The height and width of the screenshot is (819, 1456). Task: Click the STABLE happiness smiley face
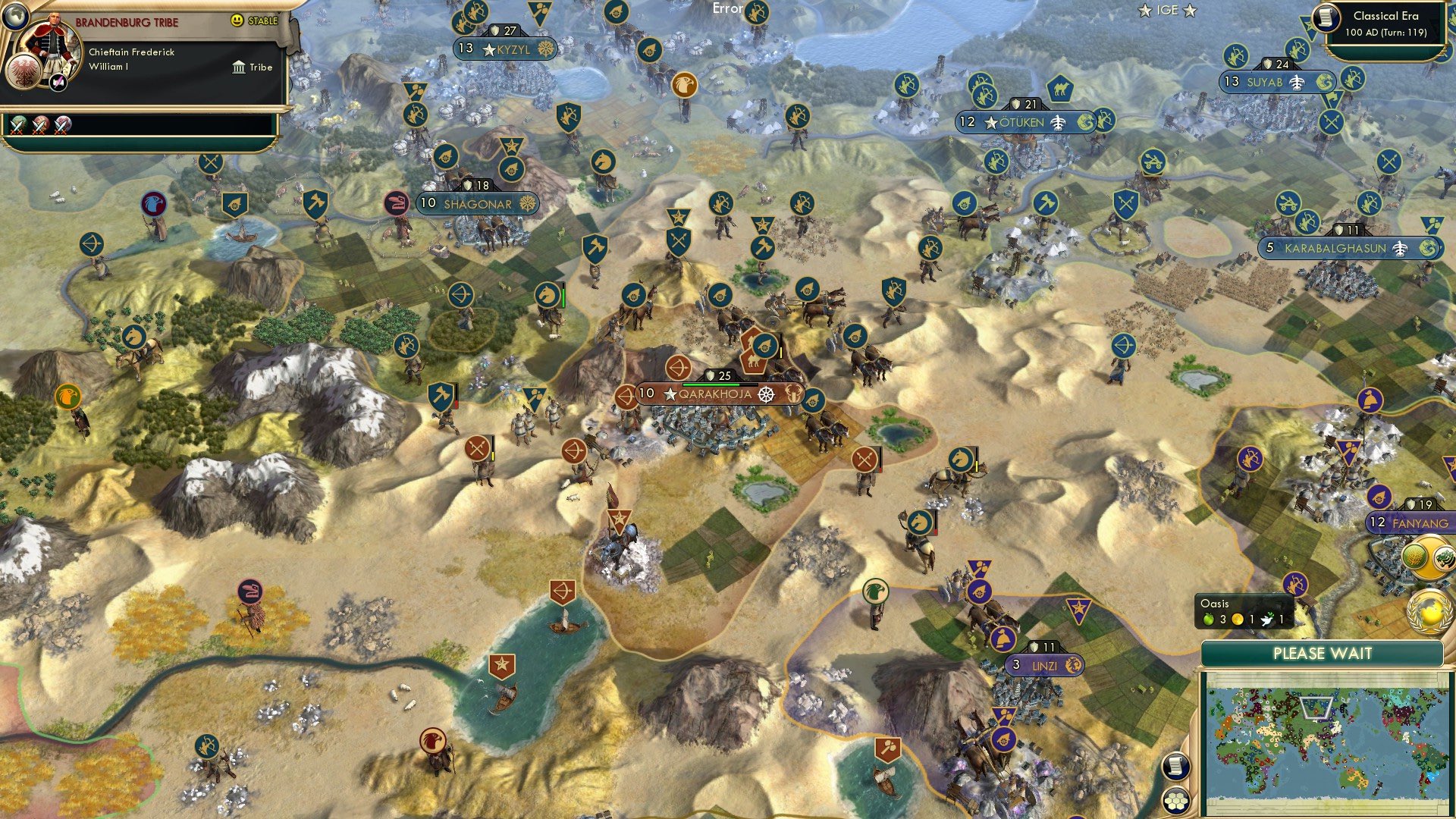[x=237, y=20]
